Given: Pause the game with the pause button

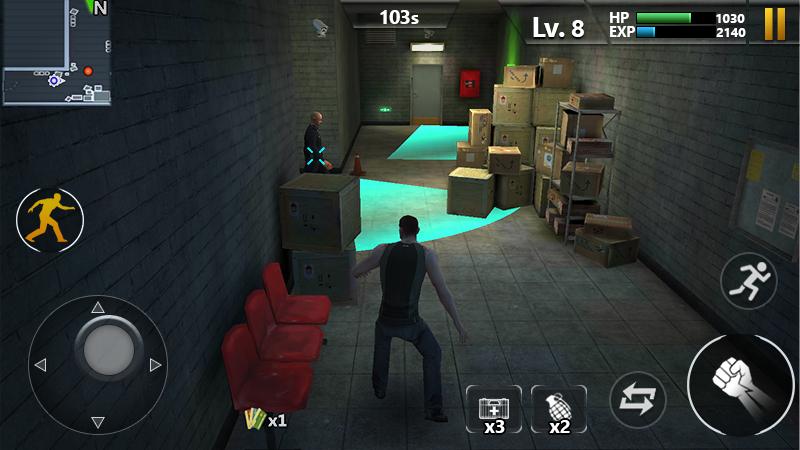Looking at the screenshot, I should [x=775, y=24].
